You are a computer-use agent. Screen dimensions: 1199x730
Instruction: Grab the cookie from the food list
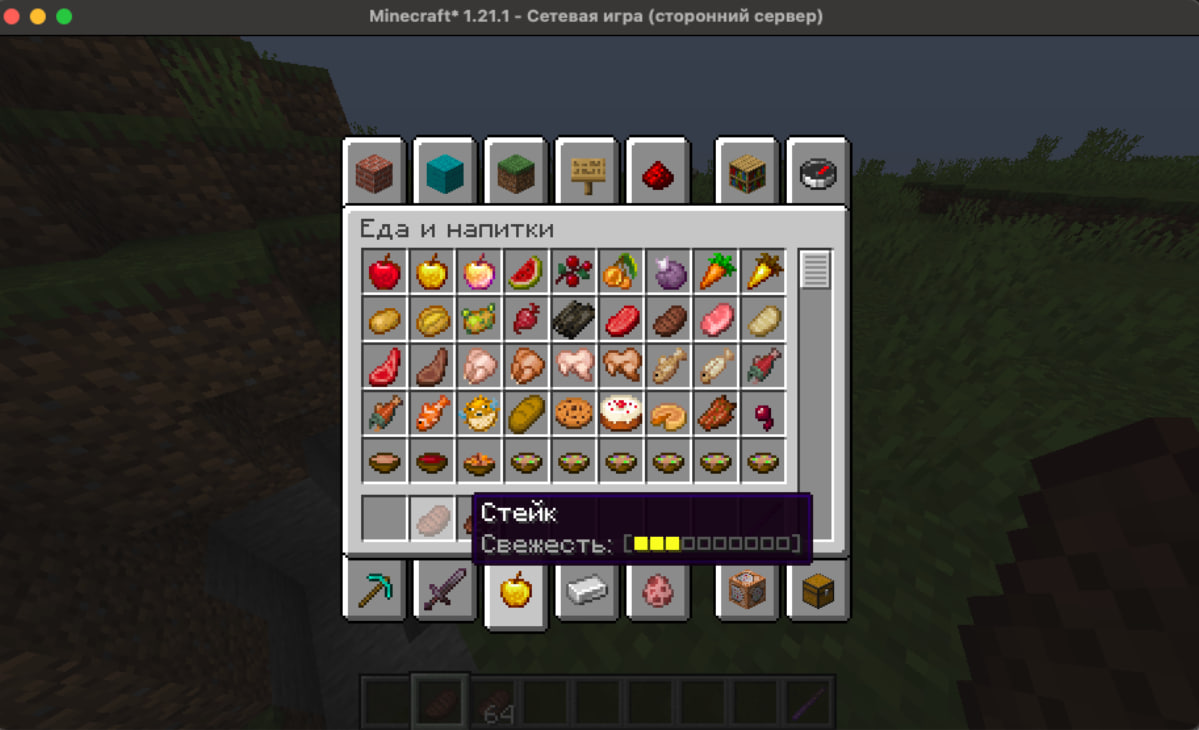coord(573,413)
